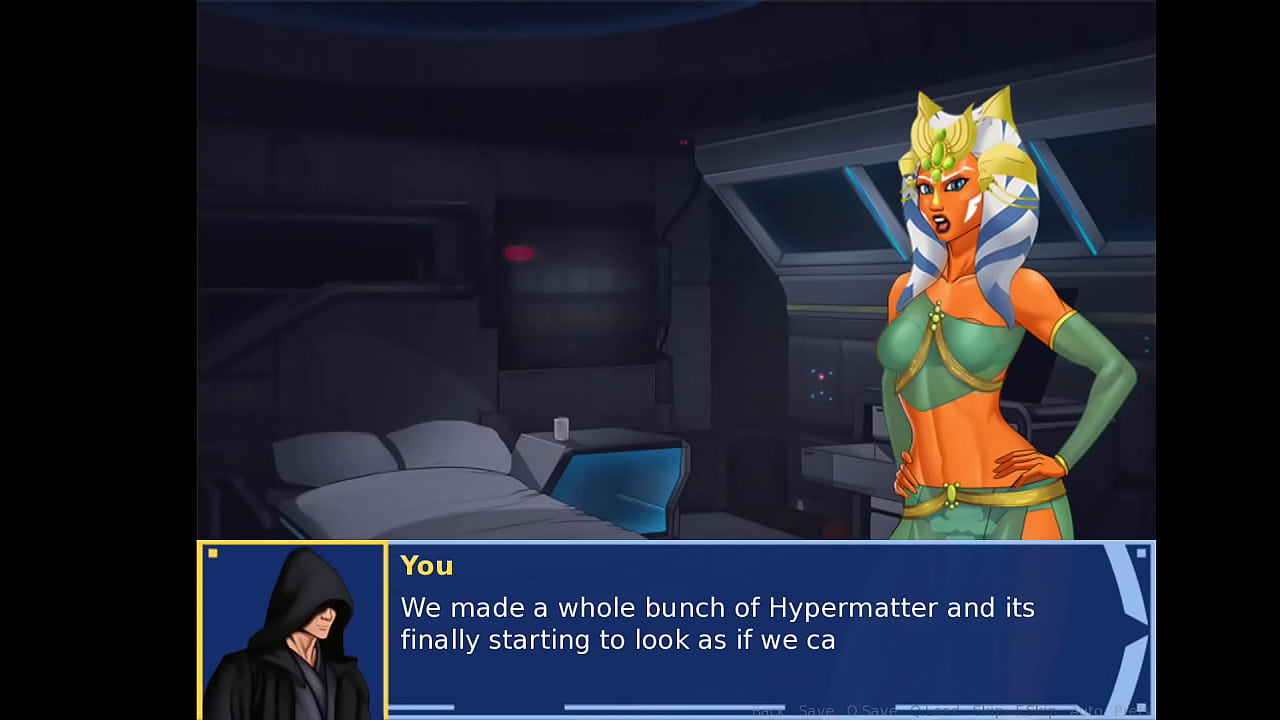Enable Auto advance mode
The width and height of the screenshot is (1280, 720).
point(1086,710)
